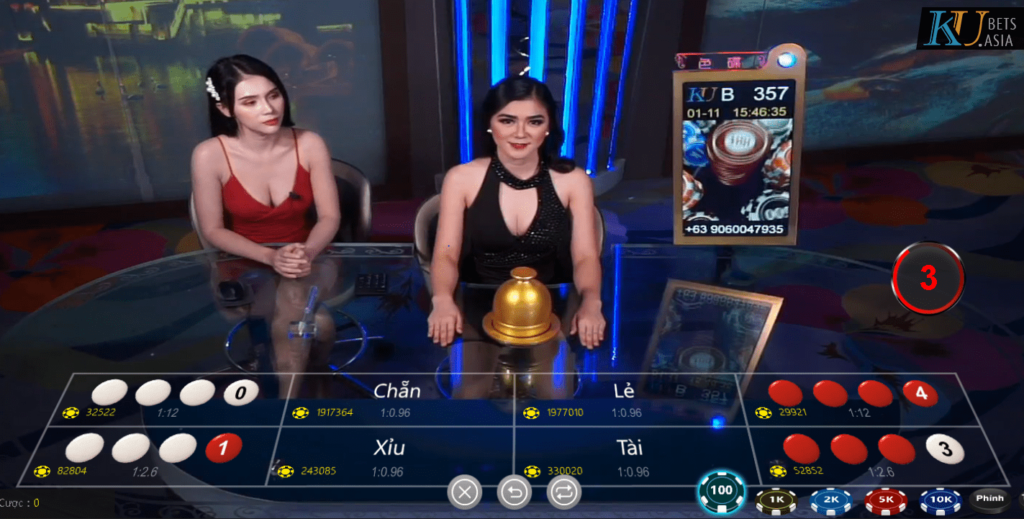Viewport: 1024px width, 519px height.
Task: Choose the 1K chip
Action: (776, 499)
